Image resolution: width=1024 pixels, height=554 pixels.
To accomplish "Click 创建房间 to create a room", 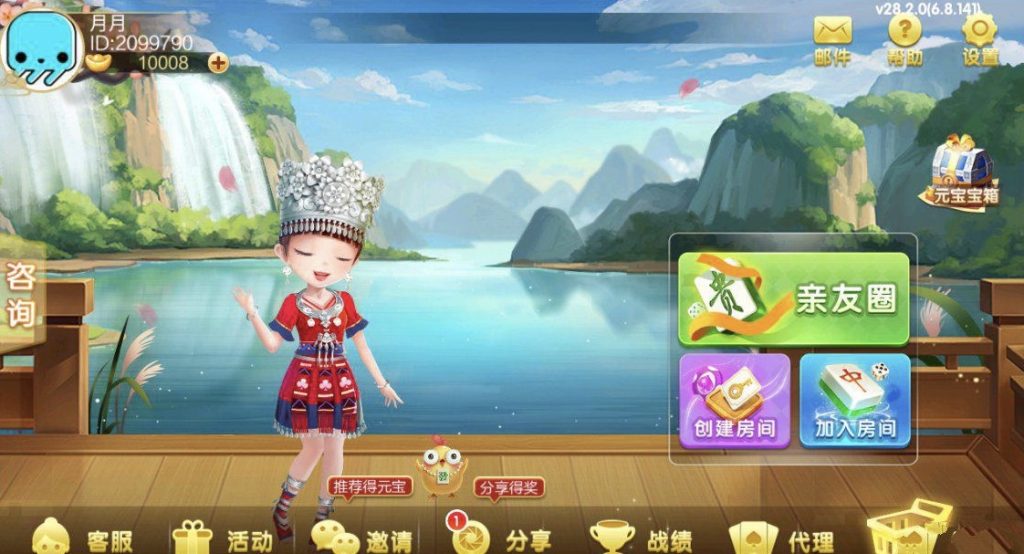I will point(735,400).
